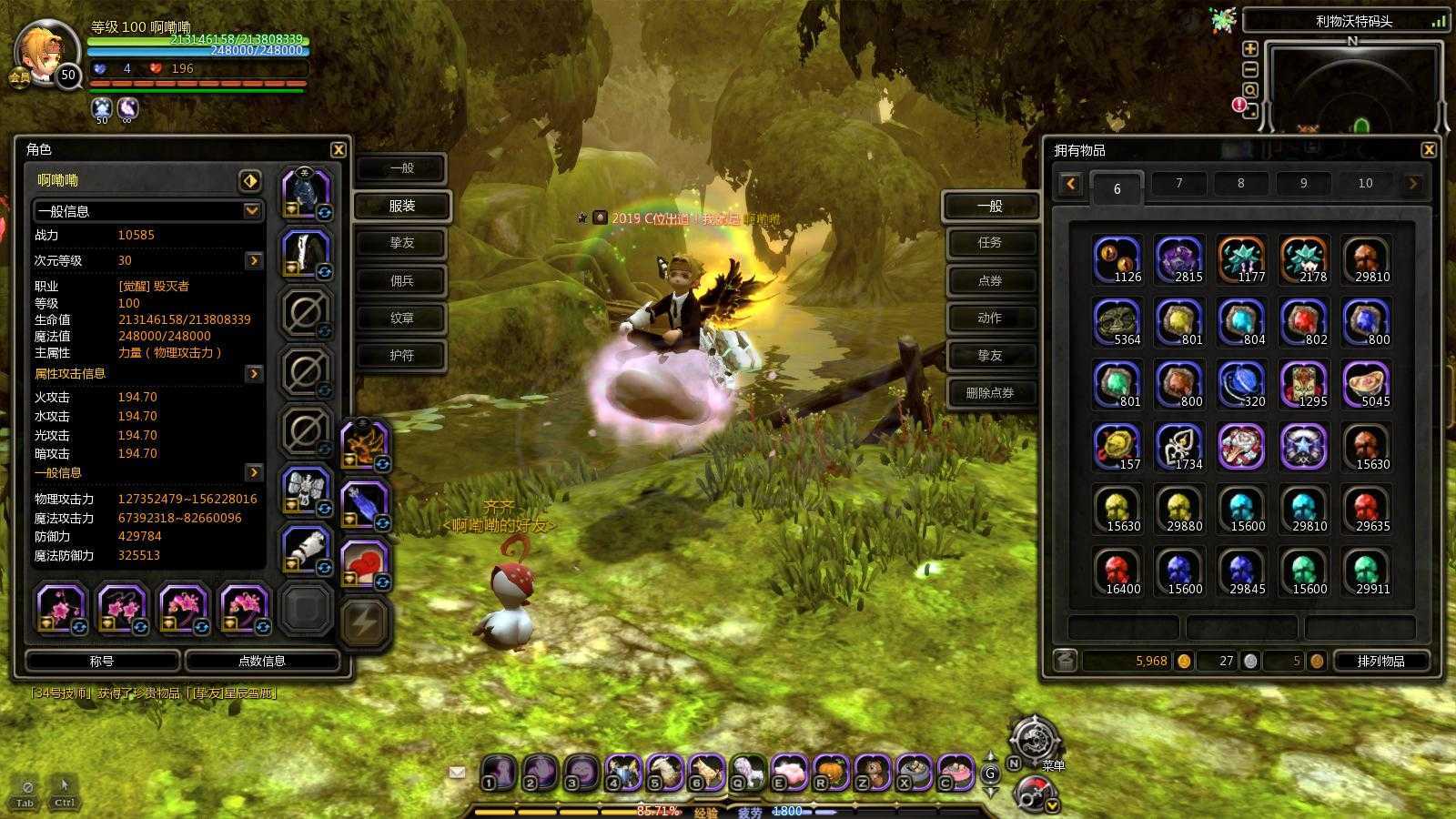Viewport: 1456px width, 819px height.
Task: Click the 85.71% experience bar
Action: 655,808
